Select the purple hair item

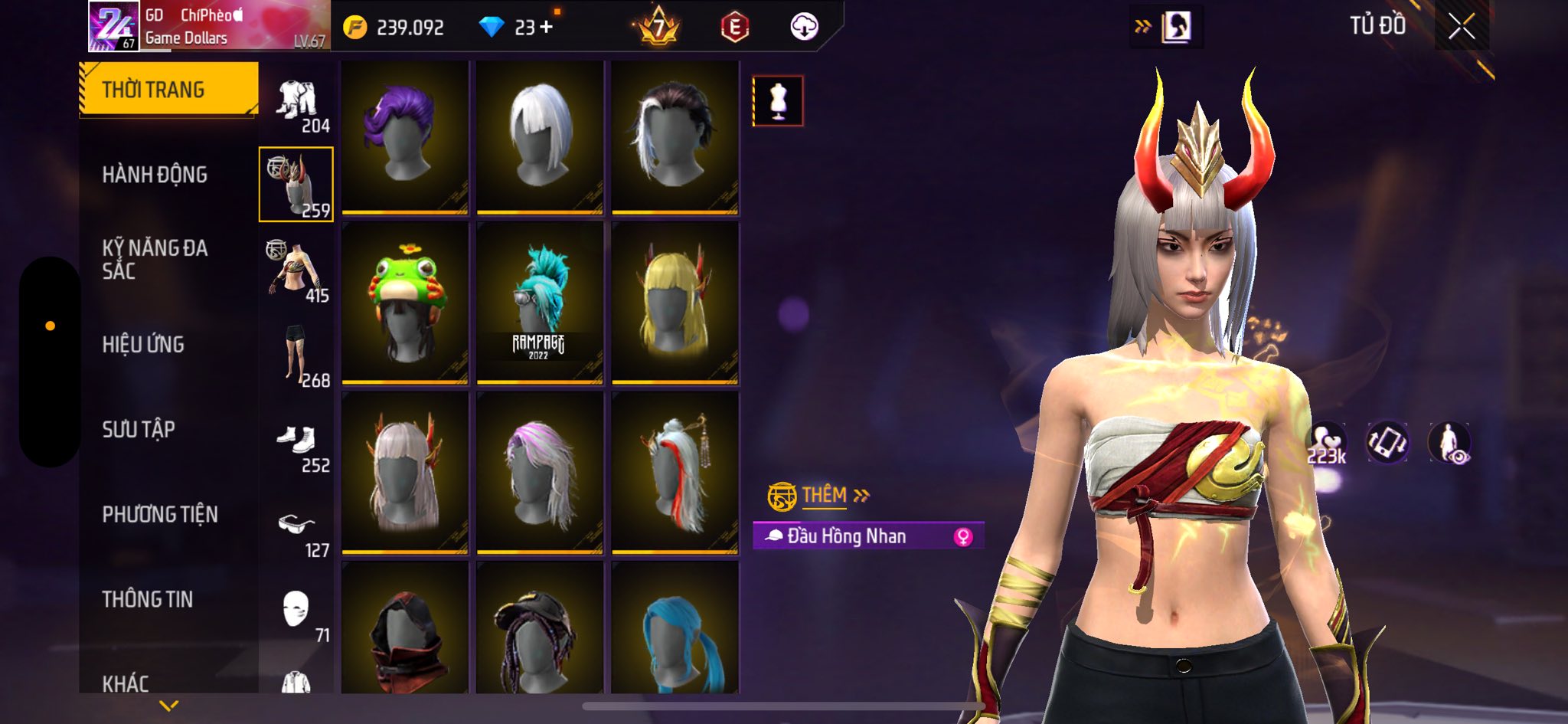point(405,136)
